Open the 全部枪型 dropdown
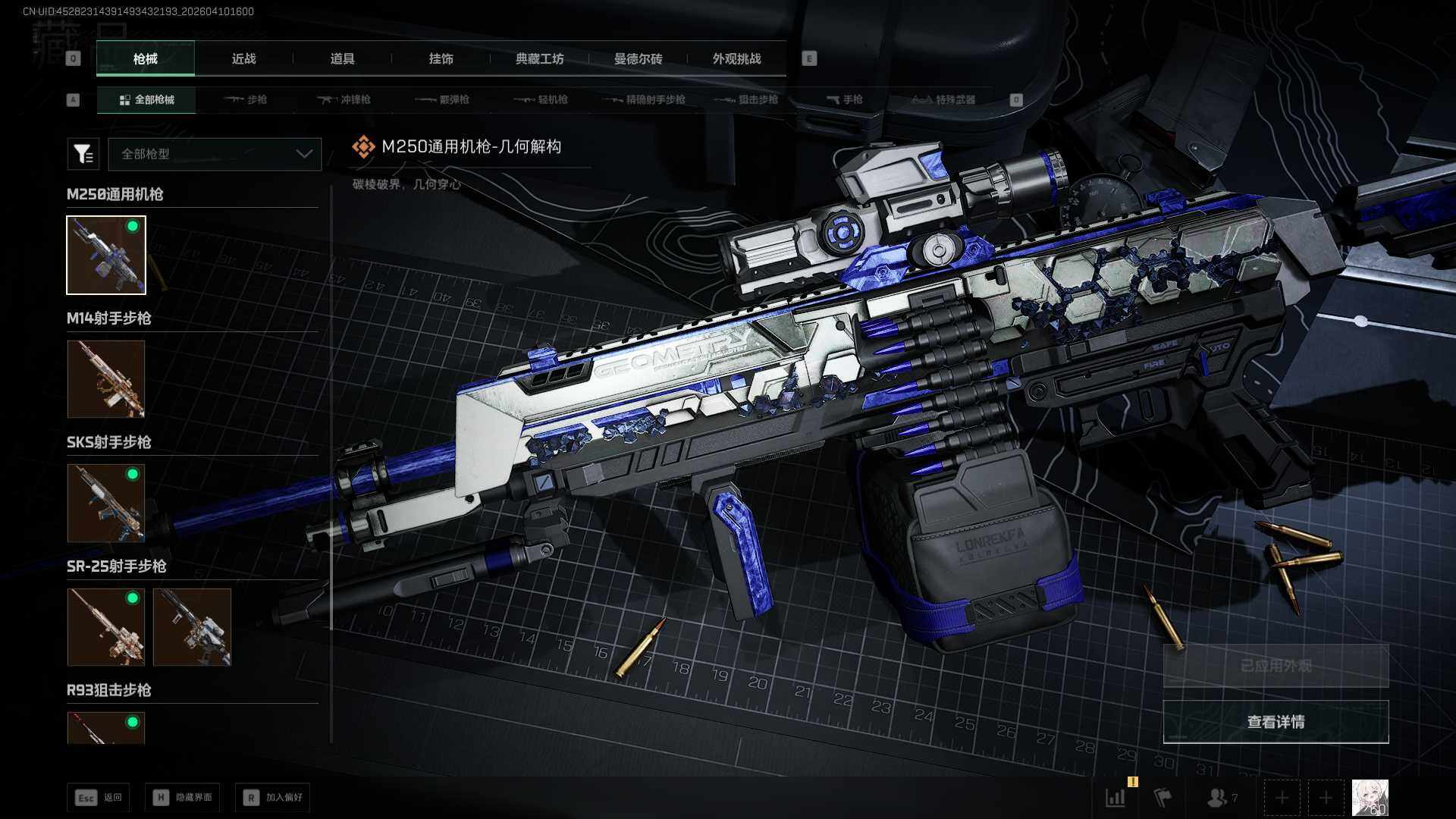Viewport: 1456px width, 819px height. 215,154
